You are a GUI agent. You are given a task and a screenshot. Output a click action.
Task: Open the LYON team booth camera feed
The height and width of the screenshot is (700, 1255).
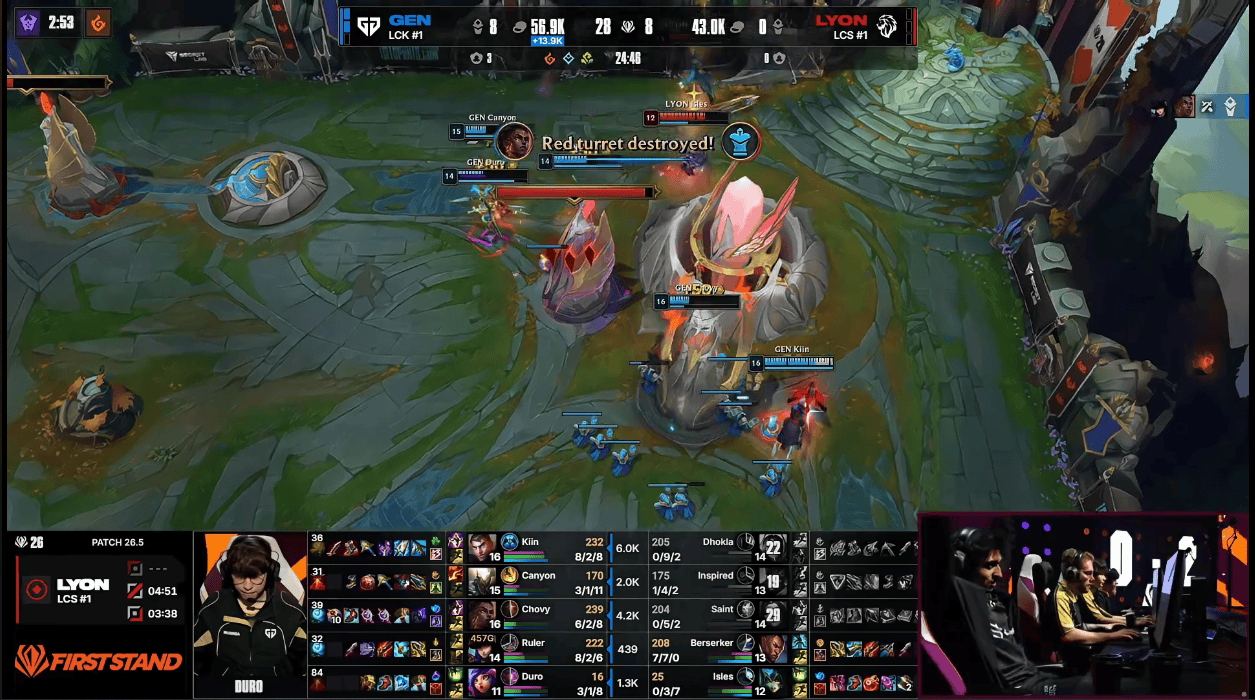pos(1084,606)
